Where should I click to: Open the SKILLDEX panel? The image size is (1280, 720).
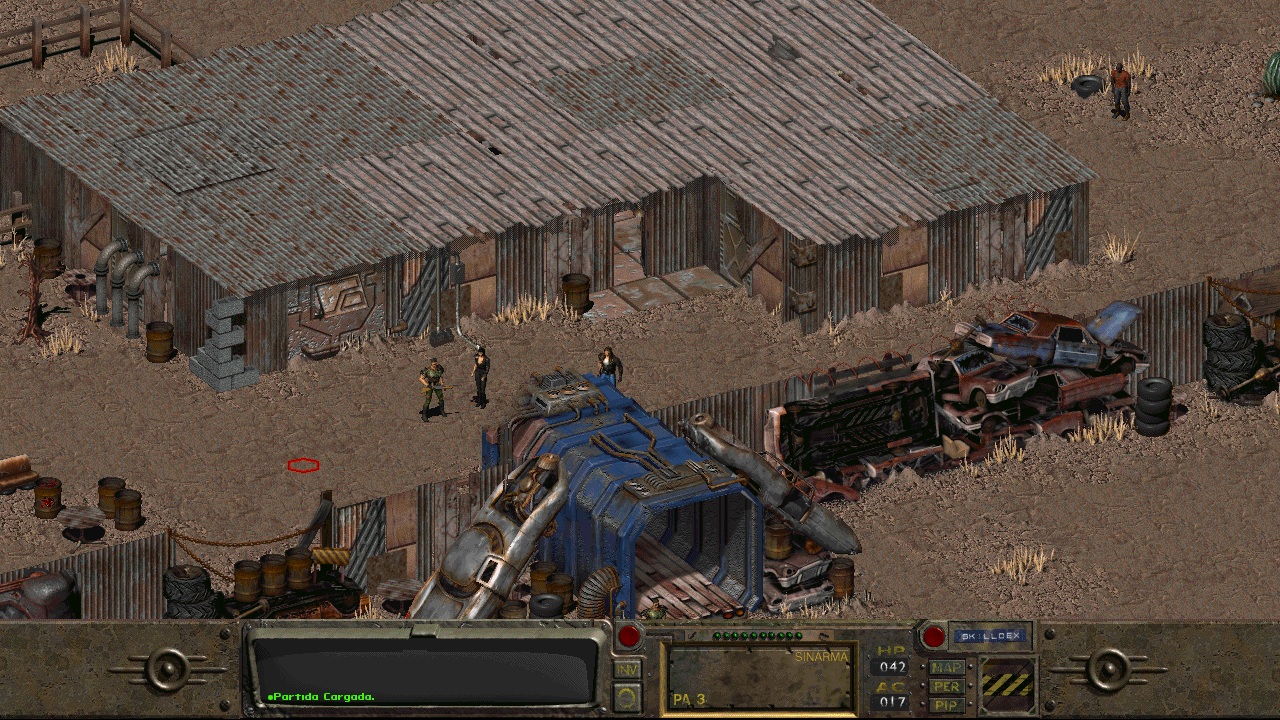point(992,634)
